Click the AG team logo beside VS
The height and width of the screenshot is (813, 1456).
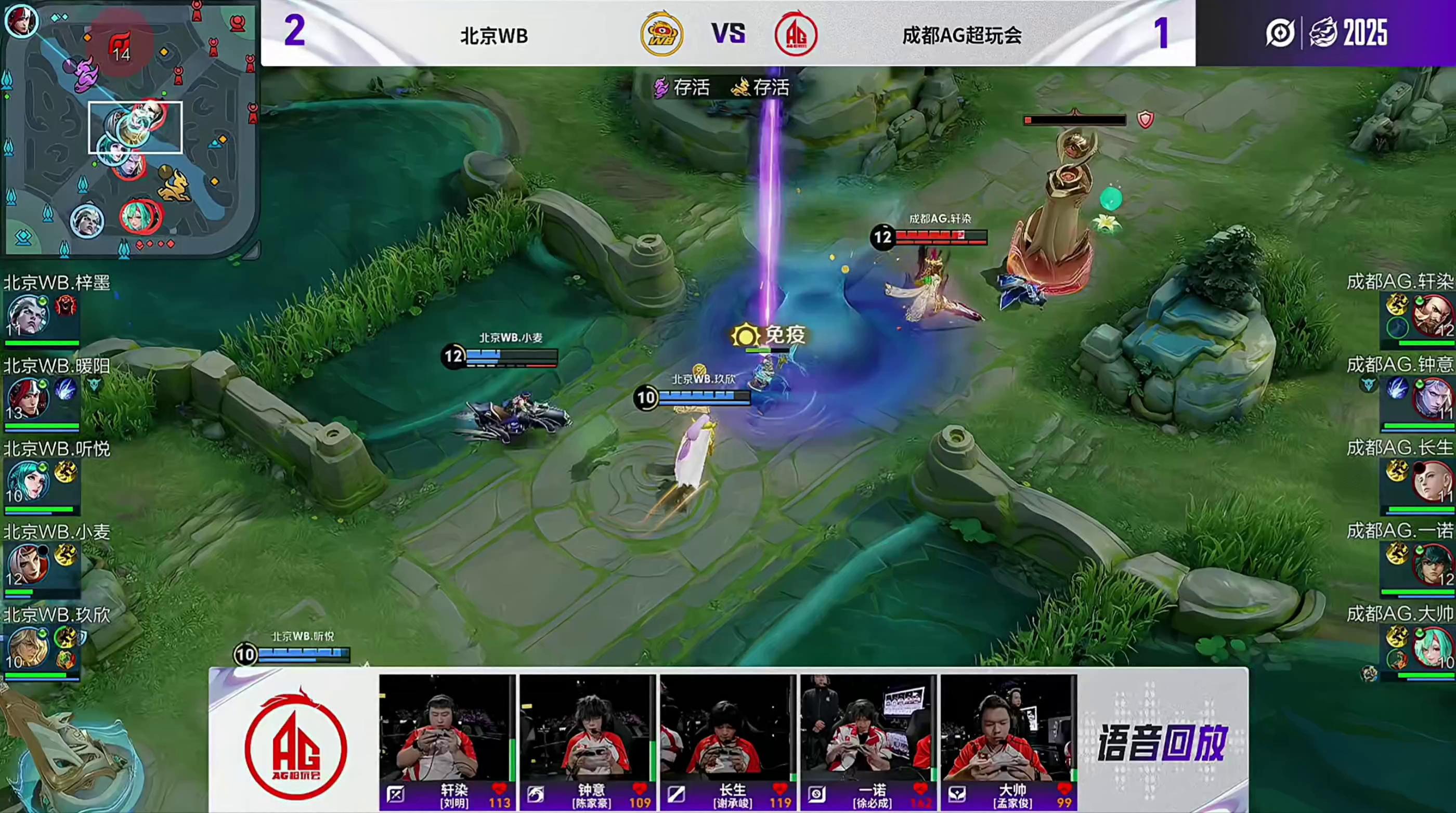click(796, 34)
